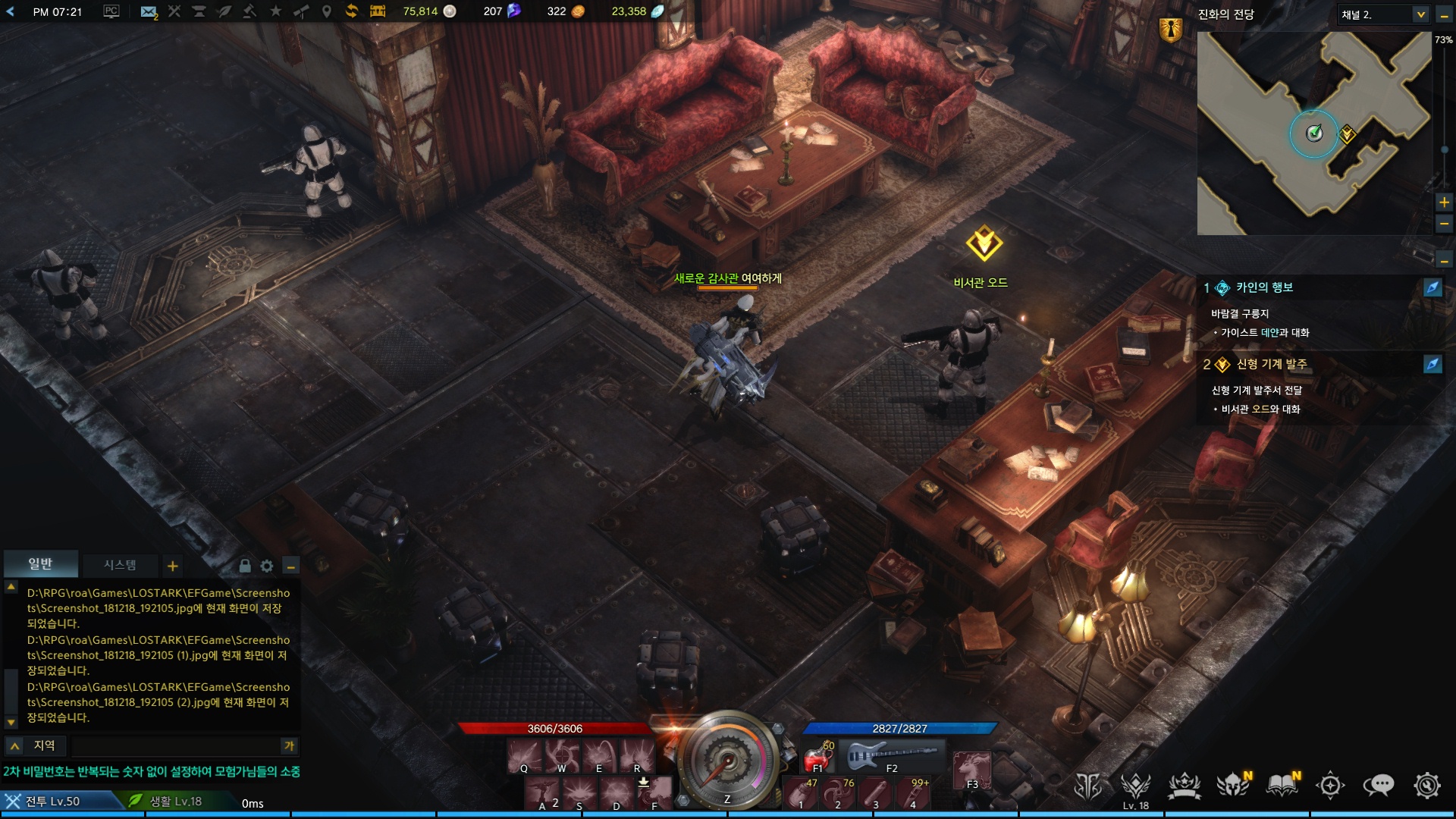The height and width of the screenshot is (819, 1456).
Task: Zoom in the minimap with plus button
Action: 1444,202
